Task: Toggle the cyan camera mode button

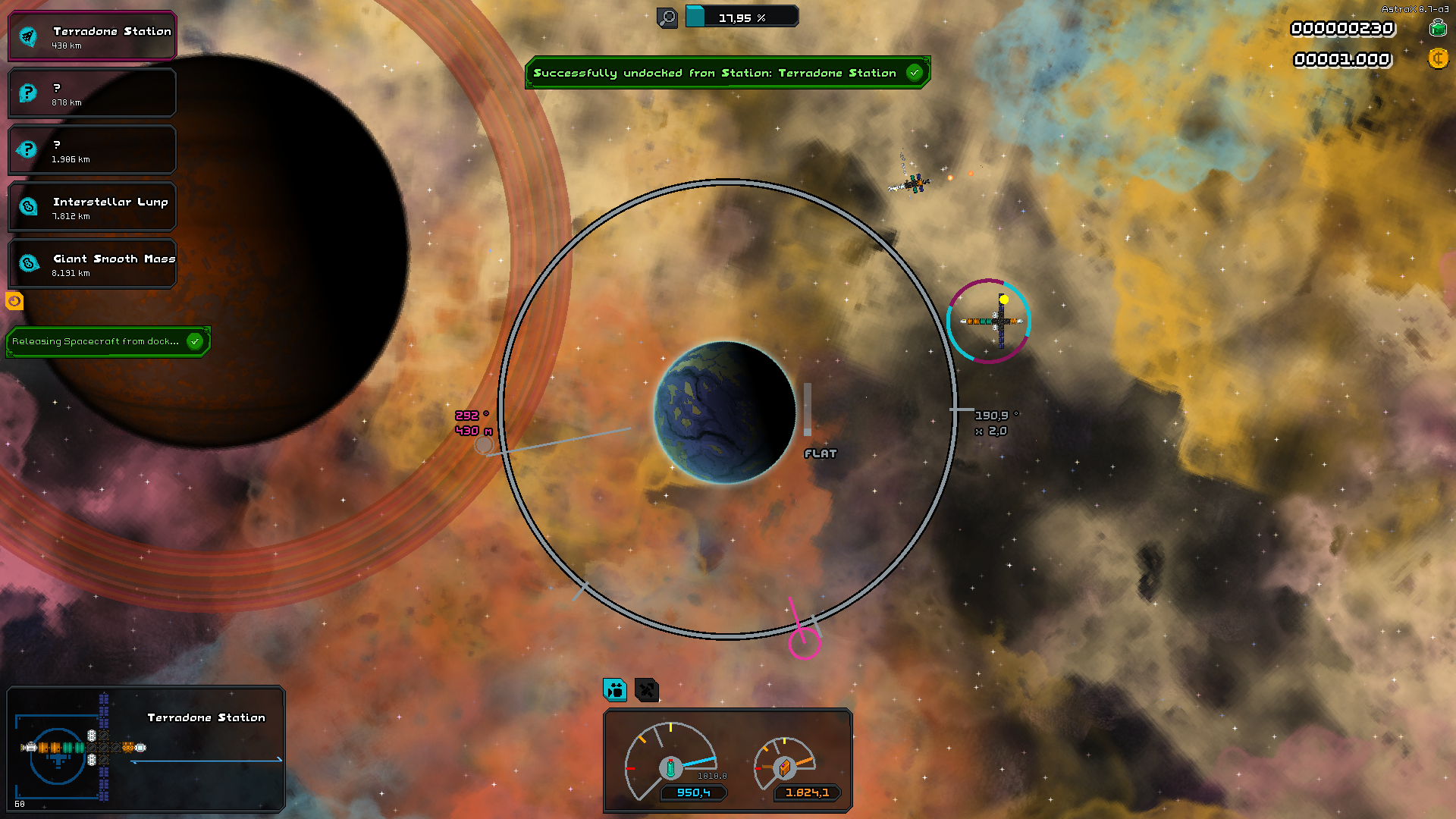Action: pos(615,690)
